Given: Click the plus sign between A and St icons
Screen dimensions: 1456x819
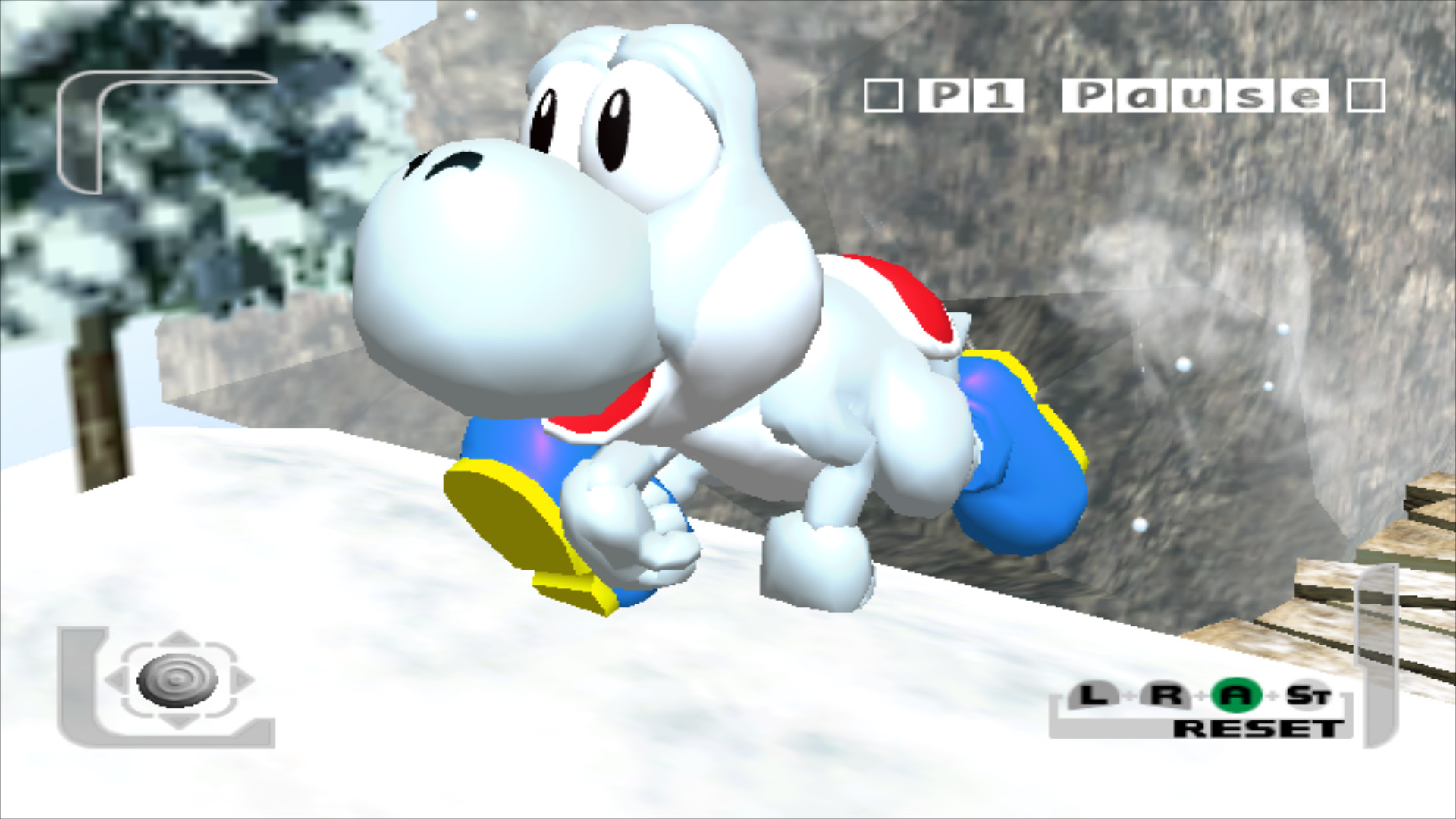Looking at the screenshot, I should [1272, 695].
